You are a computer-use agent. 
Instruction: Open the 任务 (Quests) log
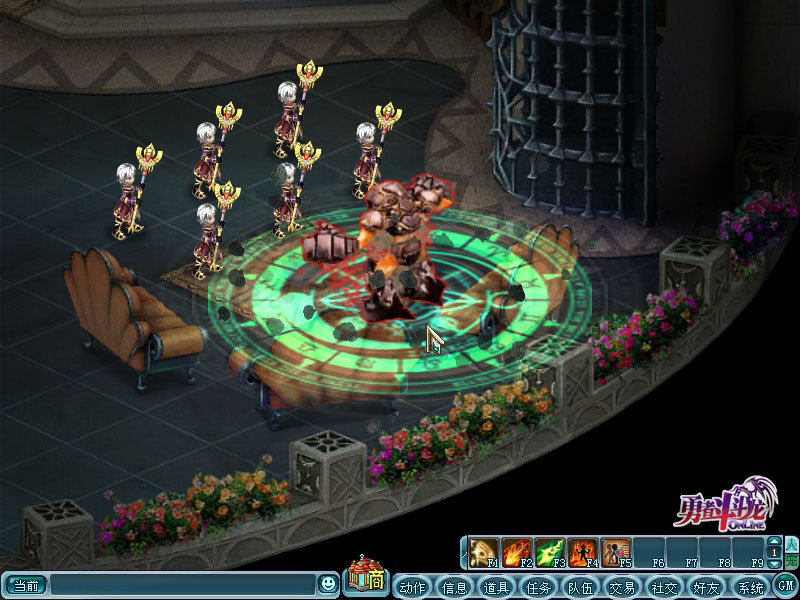(538, 586)
